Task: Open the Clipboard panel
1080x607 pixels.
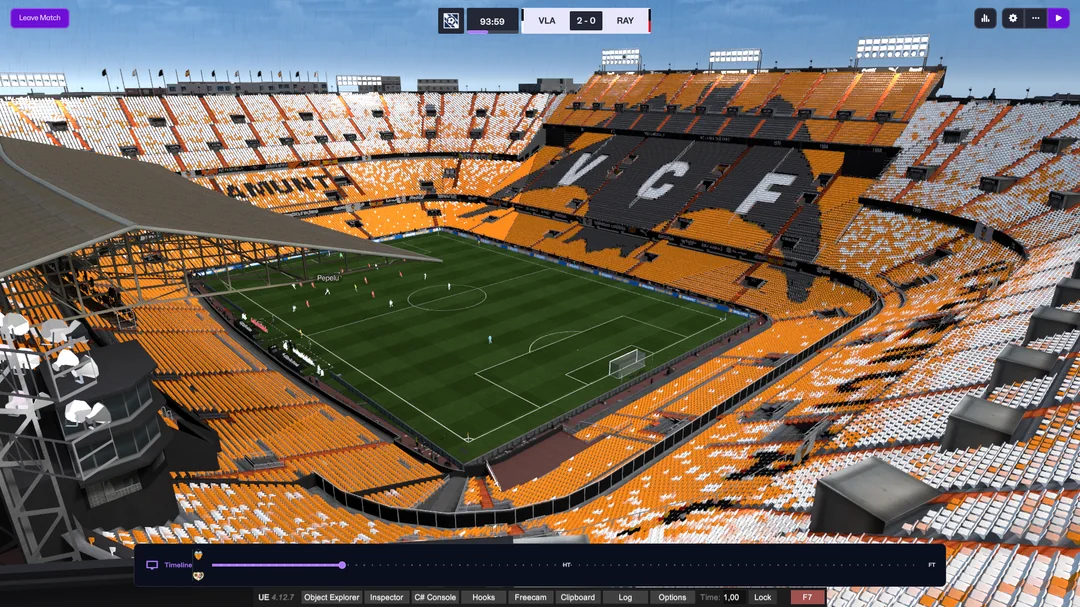Action: pyautogui.click(x=577, y=597)
